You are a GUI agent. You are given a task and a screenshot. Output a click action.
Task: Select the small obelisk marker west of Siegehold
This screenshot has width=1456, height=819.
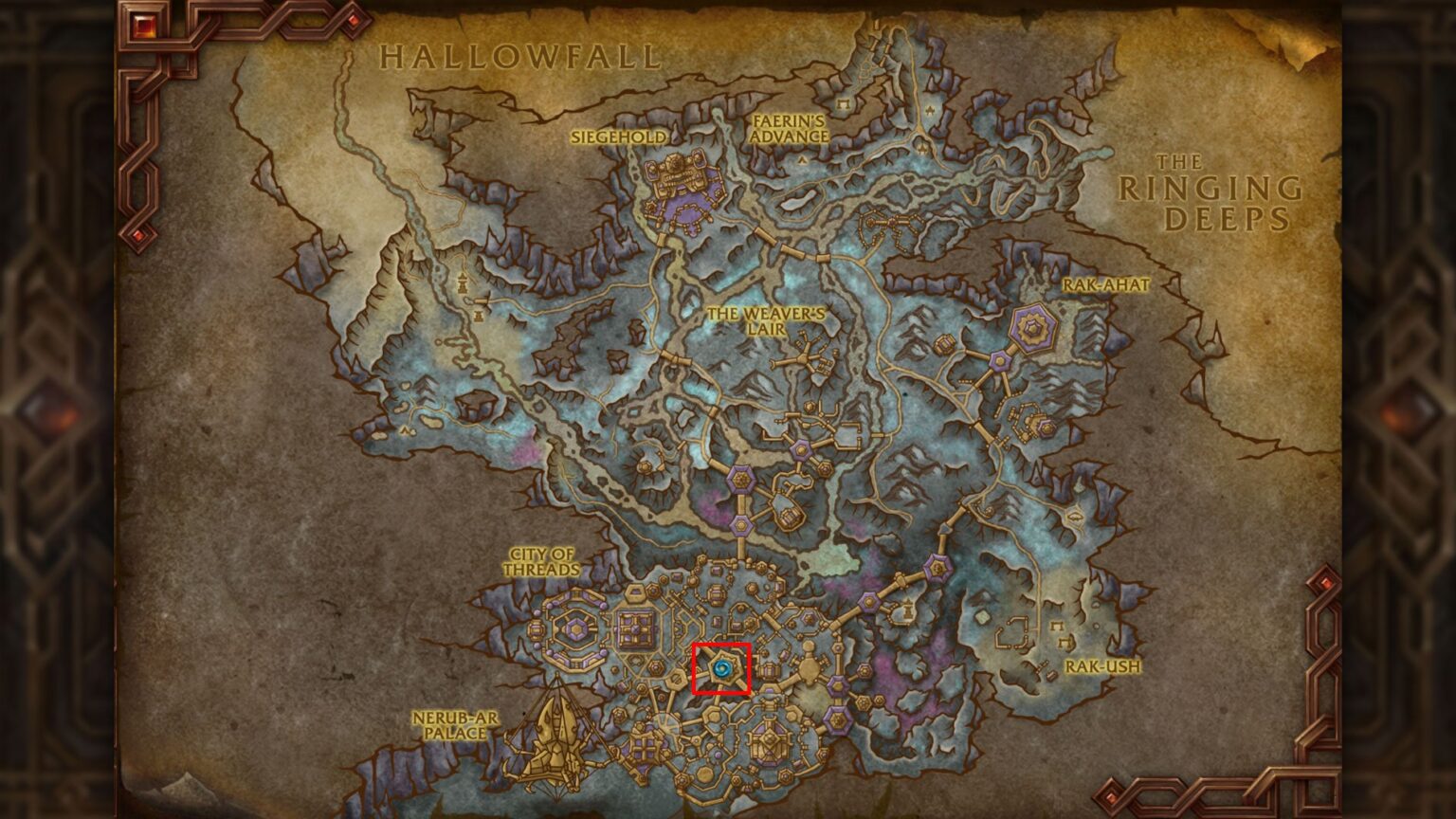(463, 284)
